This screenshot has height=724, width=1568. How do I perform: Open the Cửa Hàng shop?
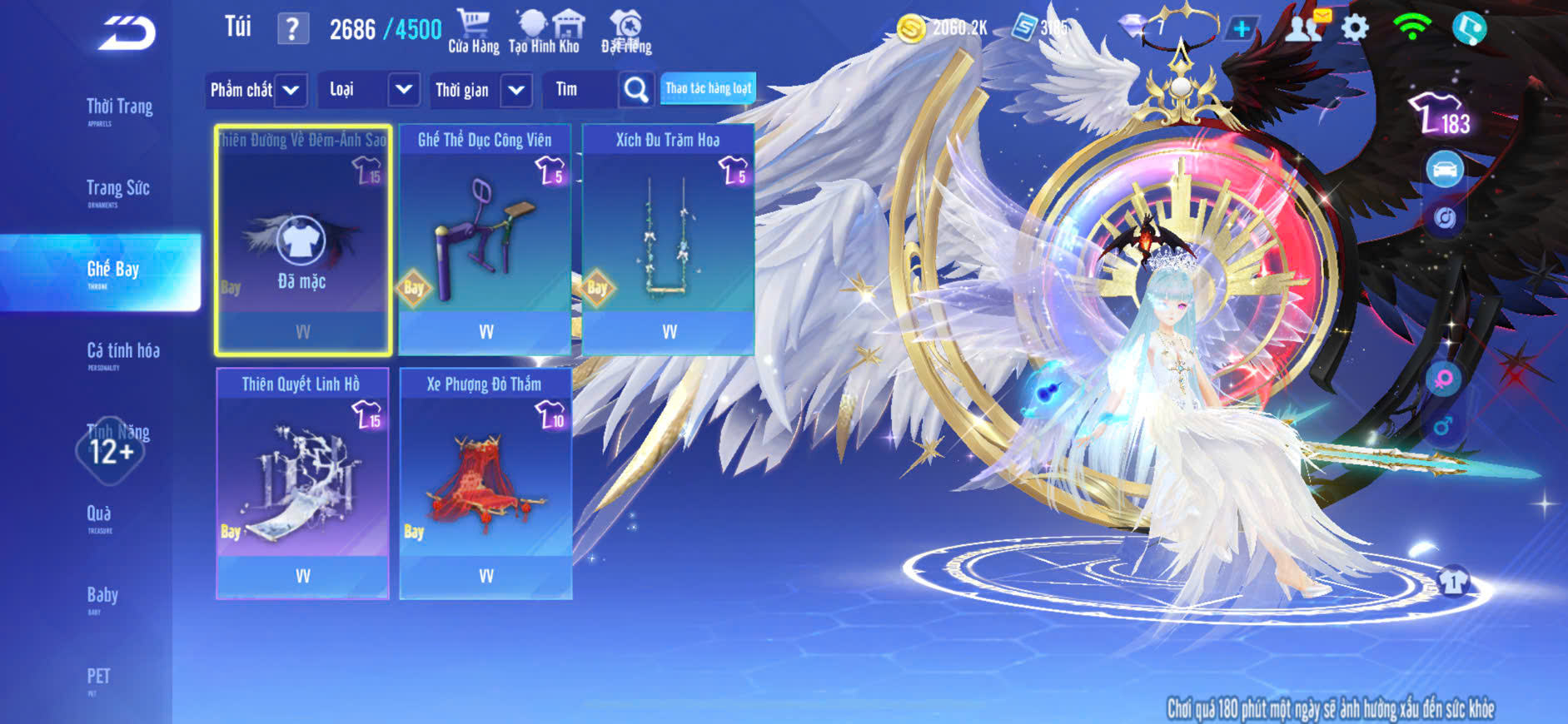[473, 32]
